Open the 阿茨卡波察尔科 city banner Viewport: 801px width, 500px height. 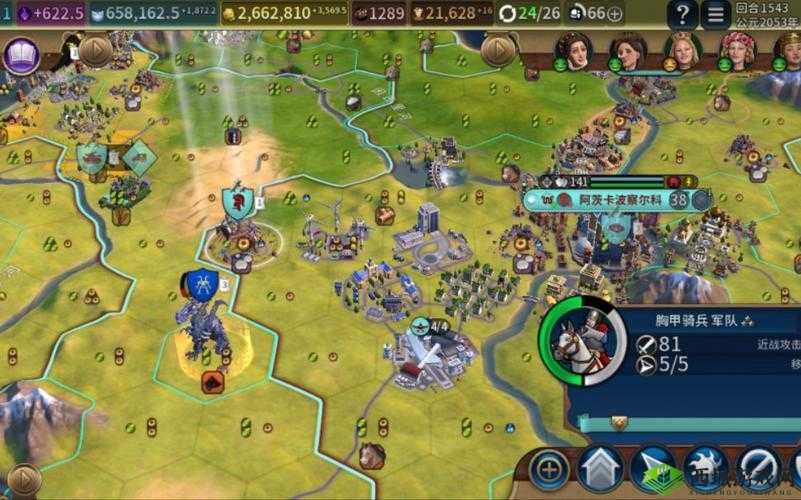618,199
